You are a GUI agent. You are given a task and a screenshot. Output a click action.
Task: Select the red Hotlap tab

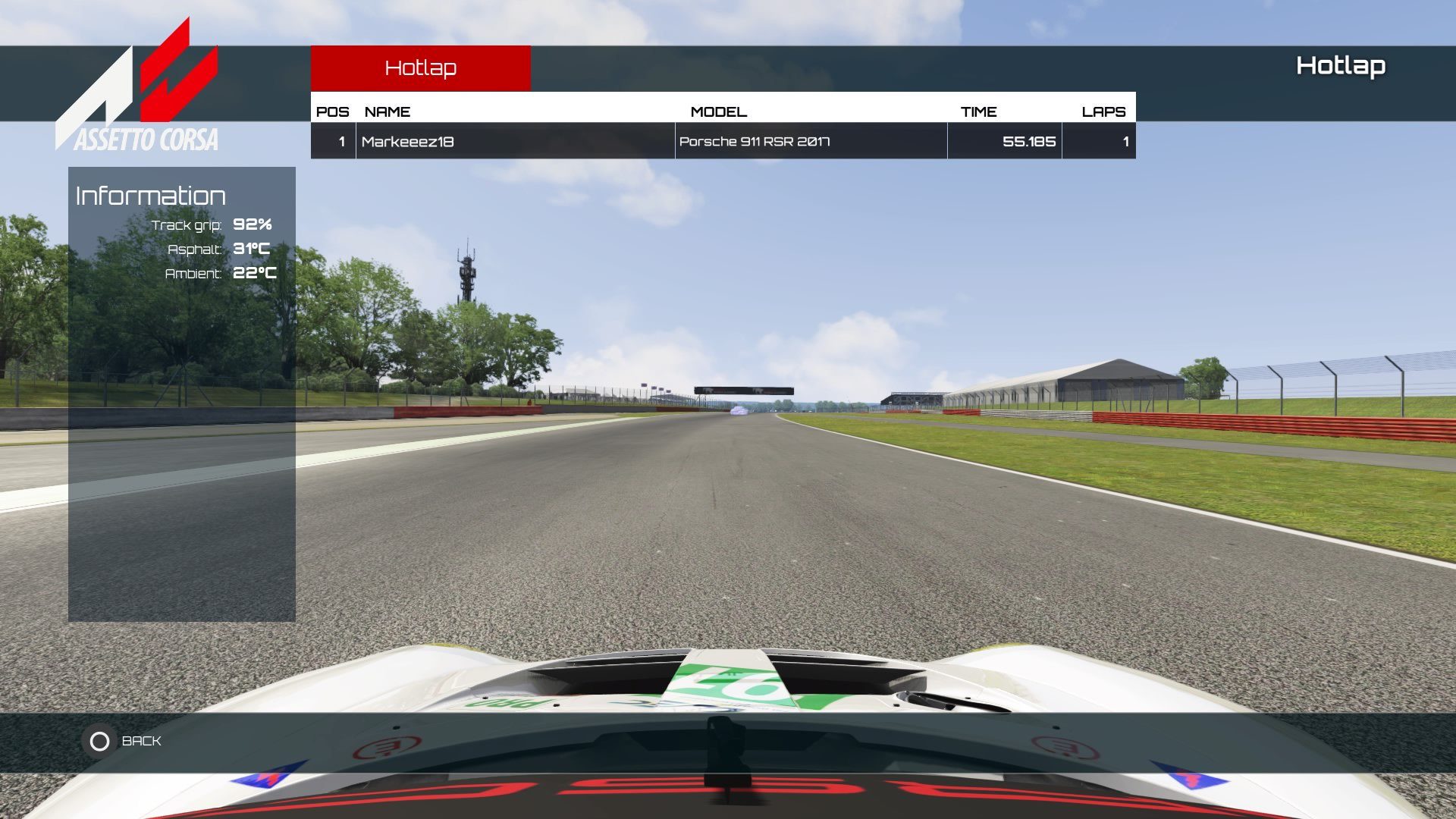click(x=420, y=68)
